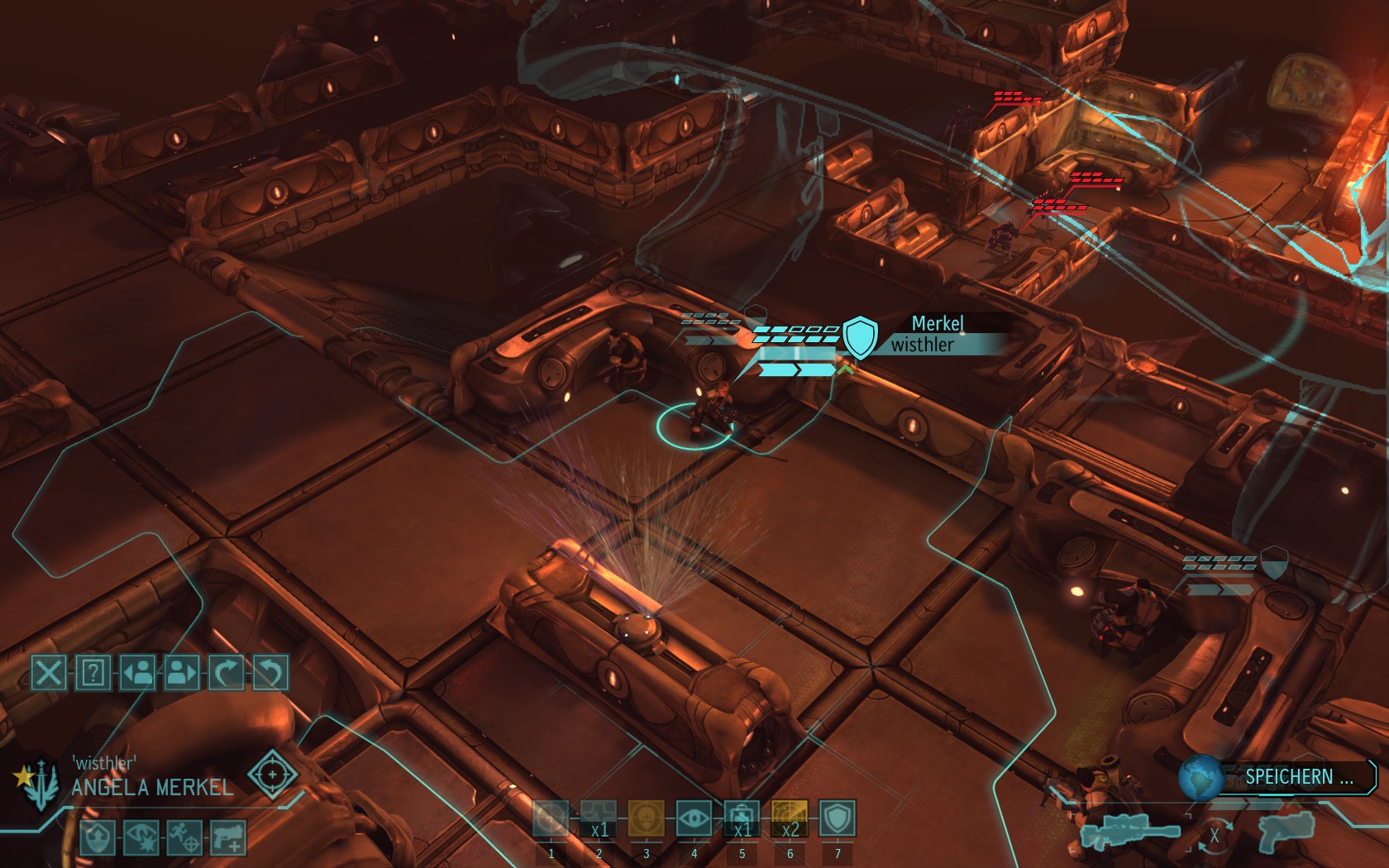Switch to the next soldier
The width and height of the screenshot is (1389, 868).
click(182, 673)
